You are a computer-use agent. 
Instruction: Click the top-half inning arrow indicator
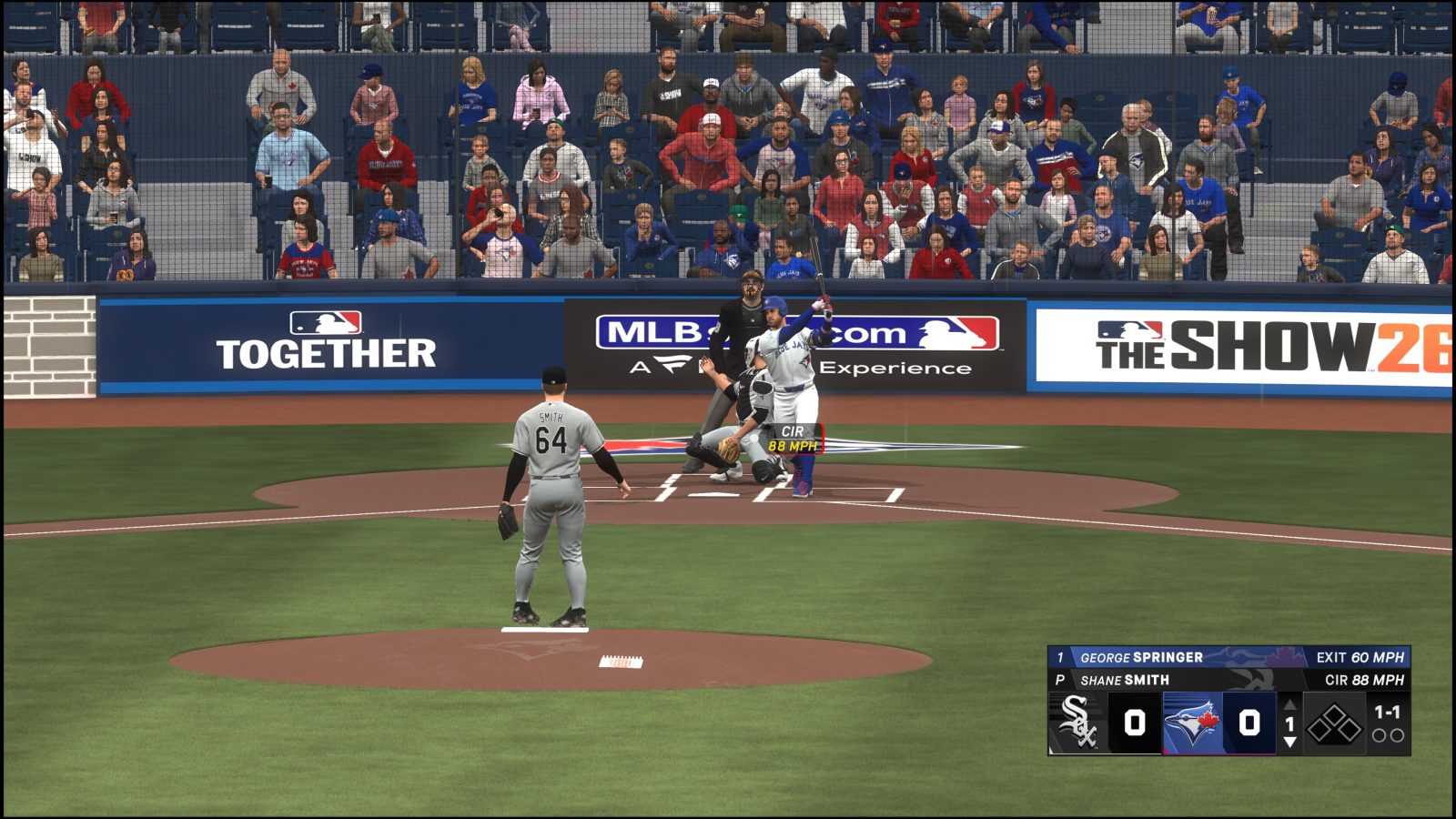tap(1289, 704)
